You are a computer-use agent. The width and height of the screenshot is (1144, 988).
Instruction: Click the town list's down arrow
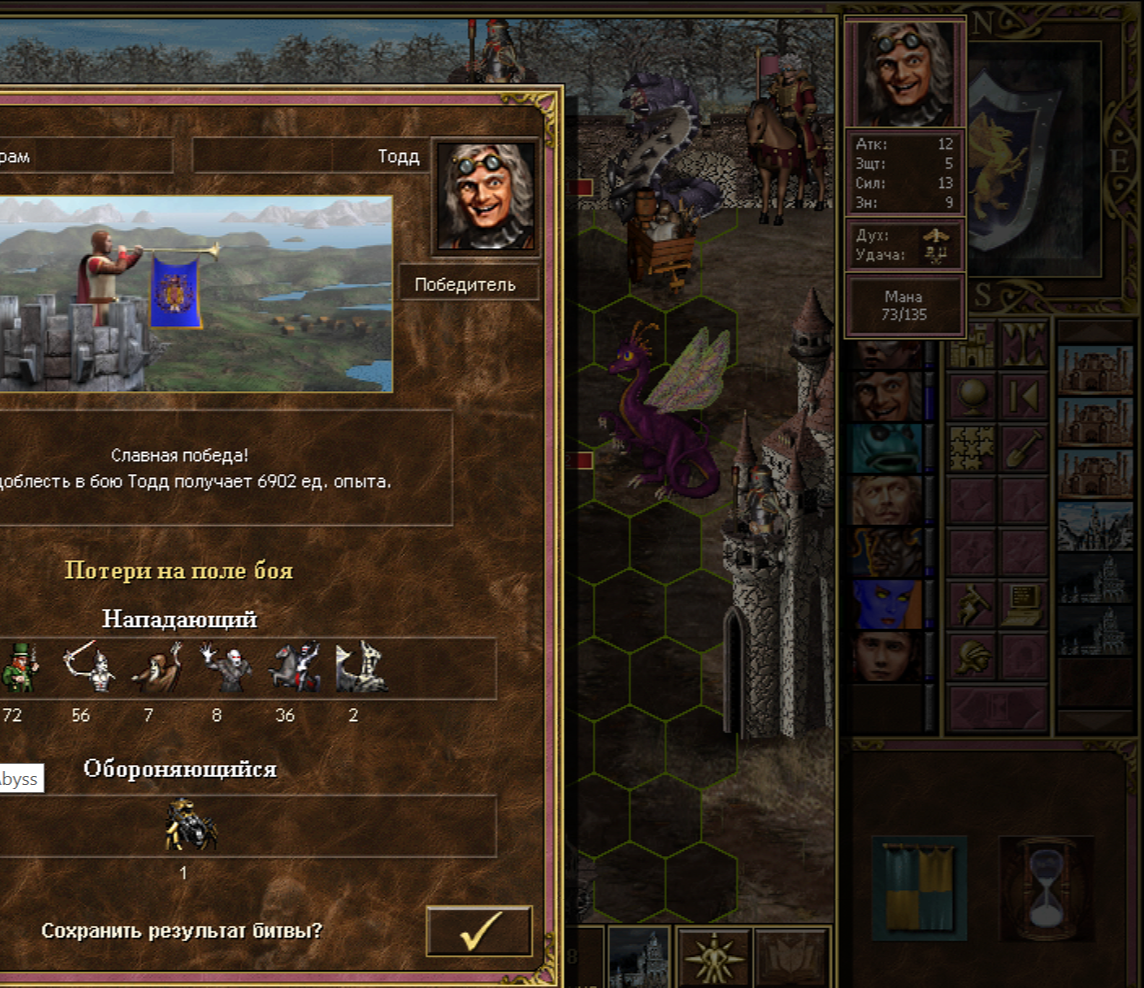click(x=1095, y=721)
